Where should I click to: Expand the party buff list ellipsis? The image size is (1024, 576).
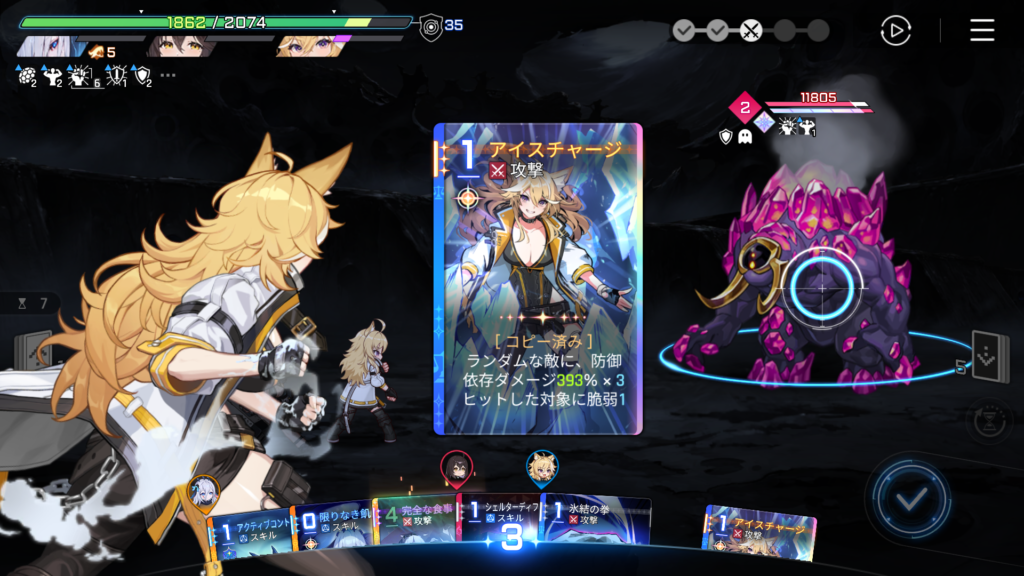(x=168, y=75)
